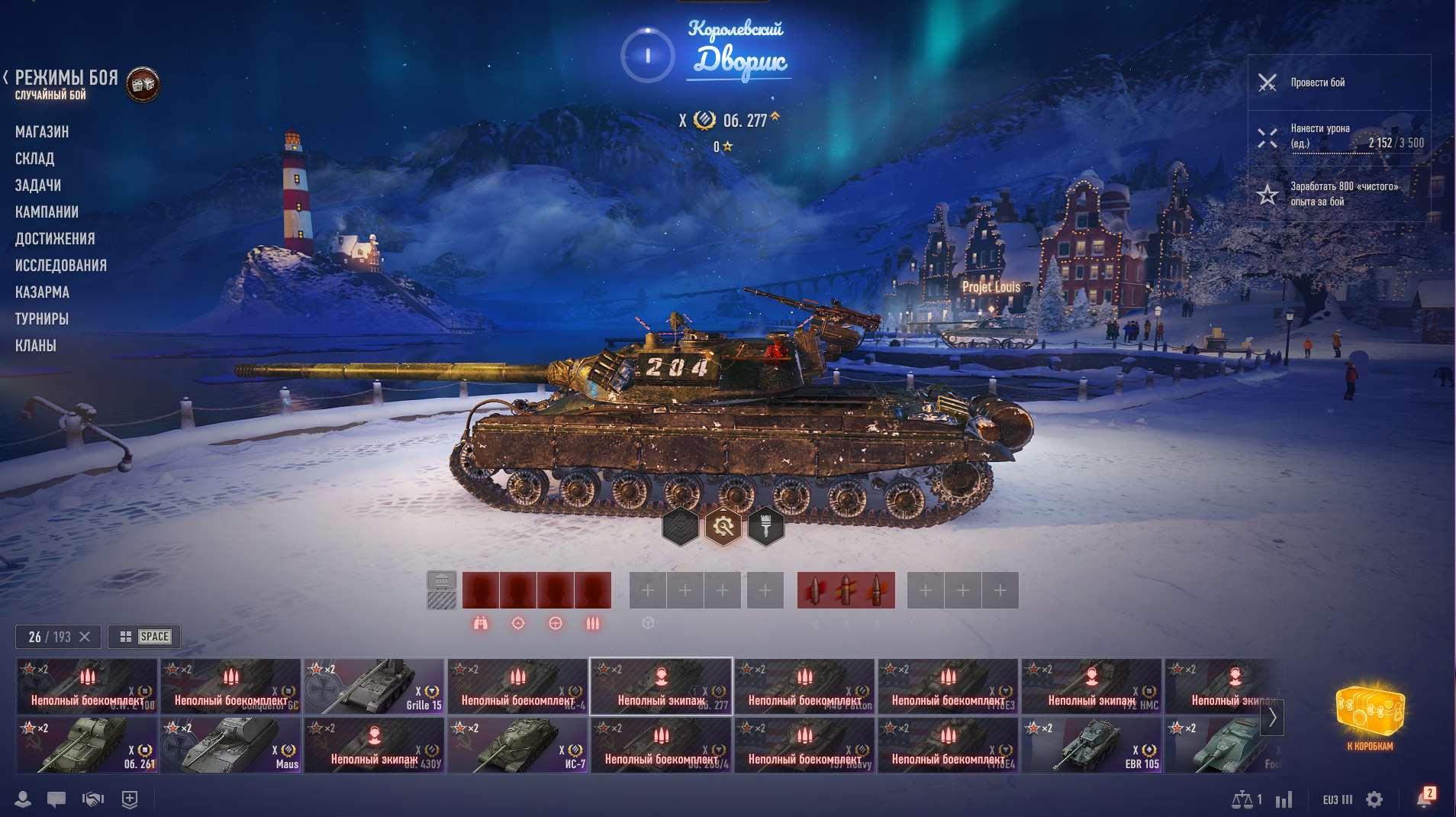Open the player profile icon in bottom bar
Image resolution: width=1456 pixels, height=817 pixels.
pyautogui.click(x=23, y=799)
